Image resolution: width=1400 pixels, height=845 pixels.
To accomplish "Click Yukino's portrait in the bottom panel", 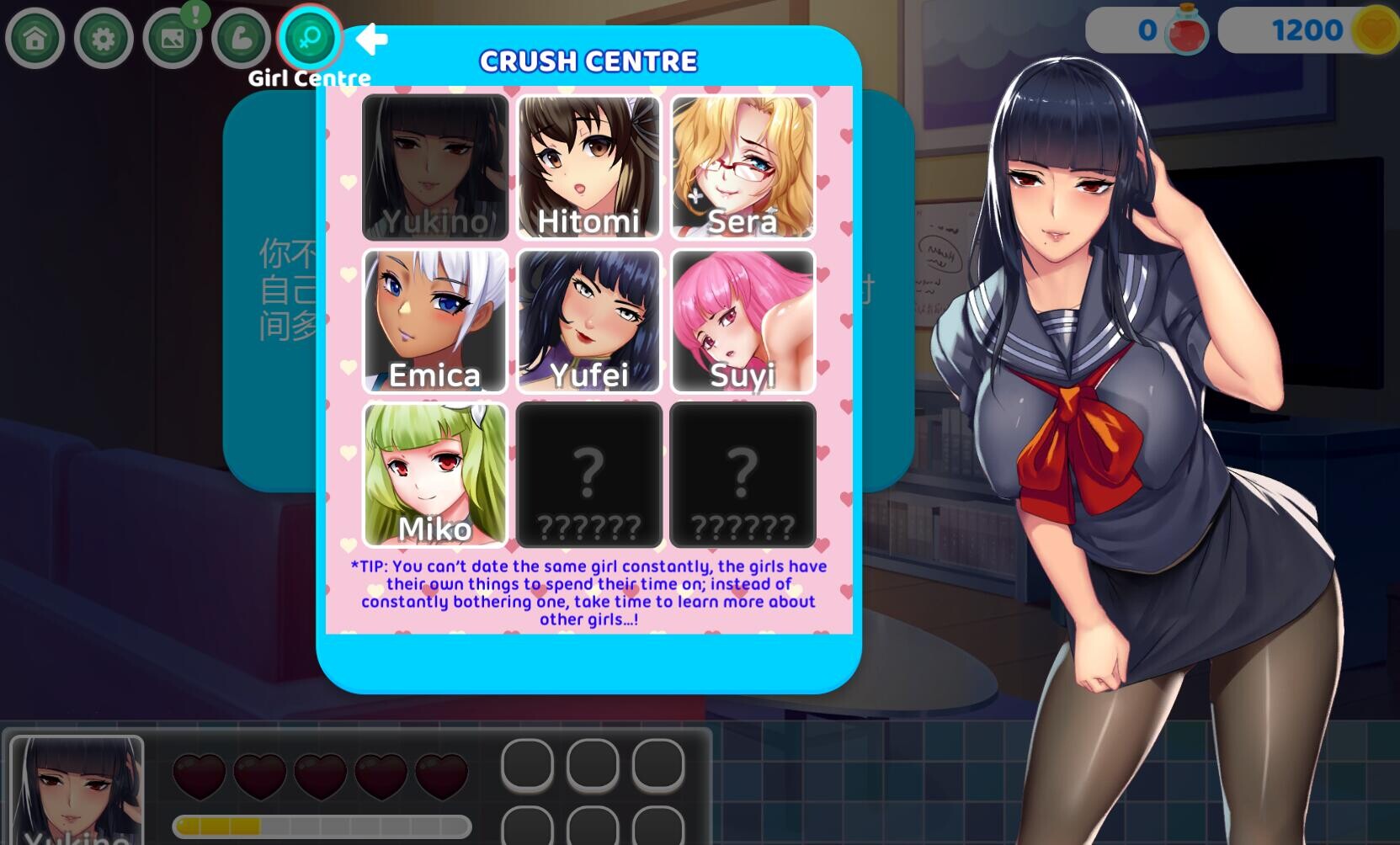I will [x=77, y=789].
